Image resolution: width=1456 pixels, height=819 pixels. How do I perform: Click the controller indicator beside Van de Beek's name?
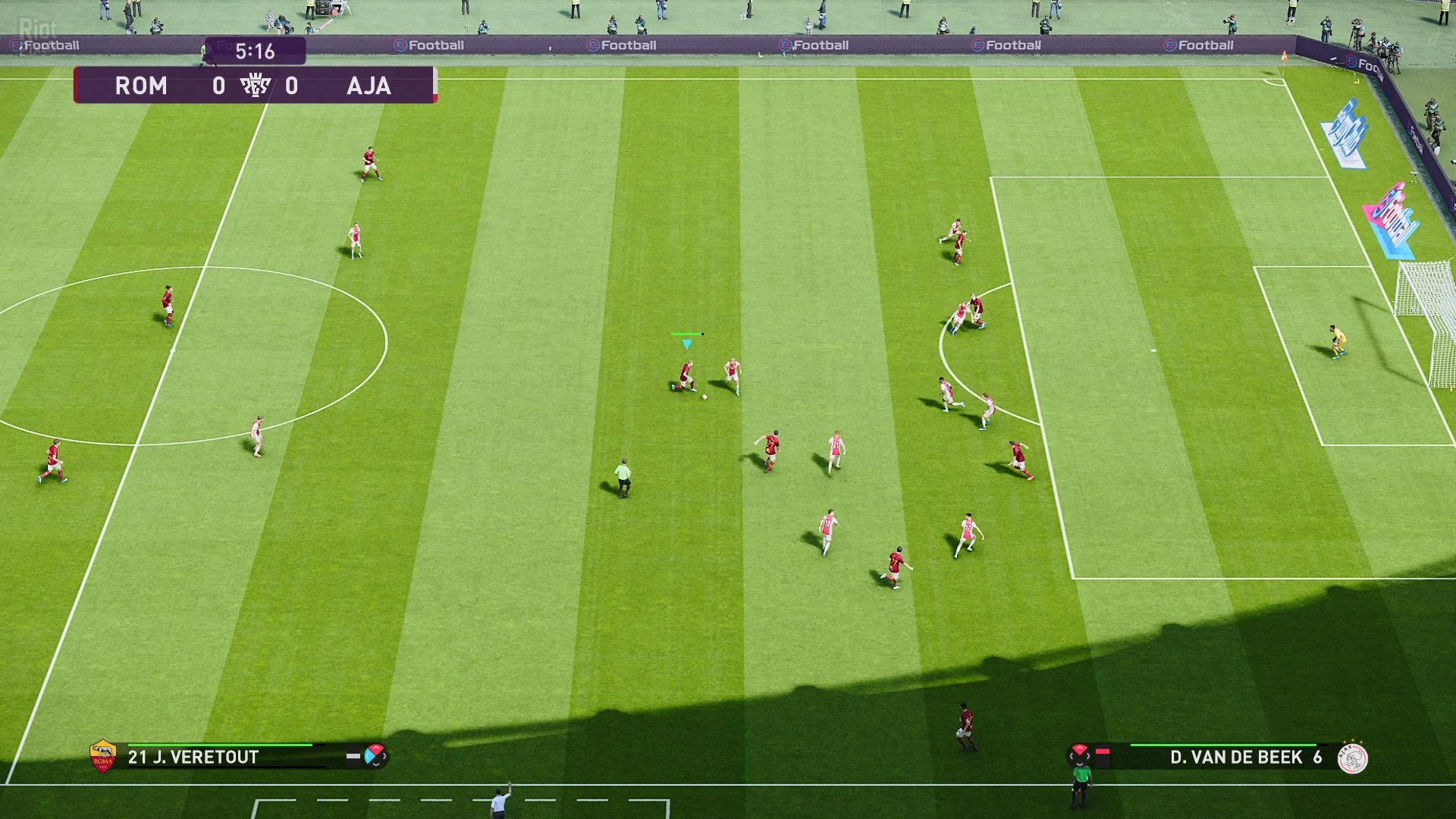click(1080, 754)
